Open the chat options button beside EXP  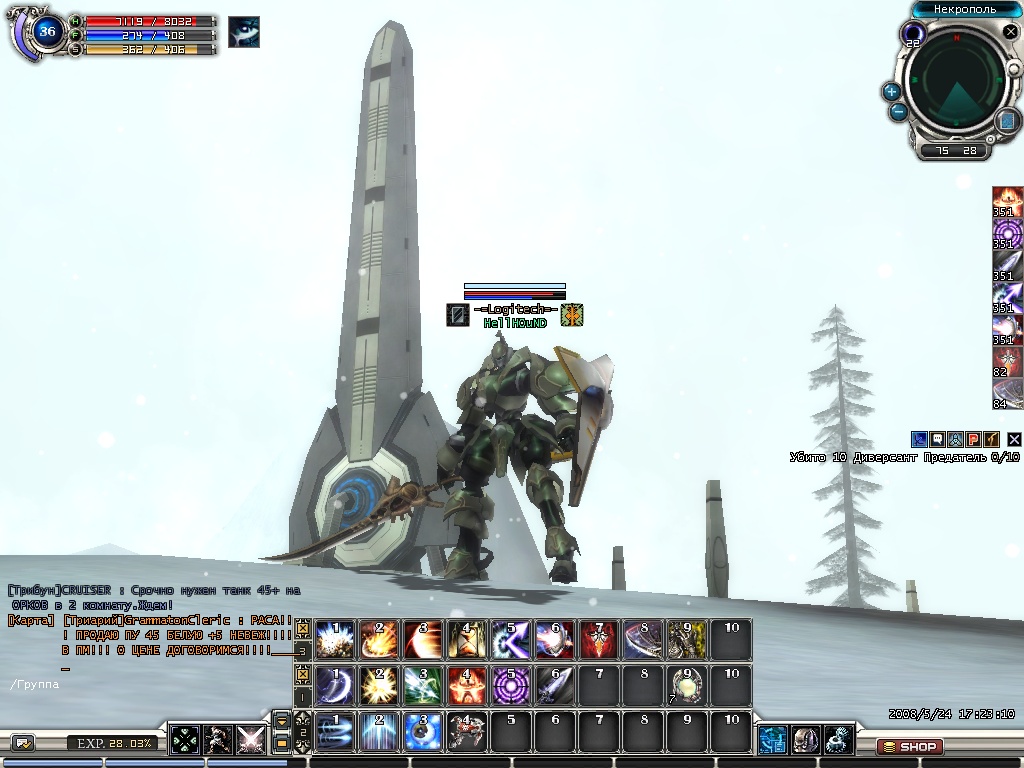tap(23, 743)
